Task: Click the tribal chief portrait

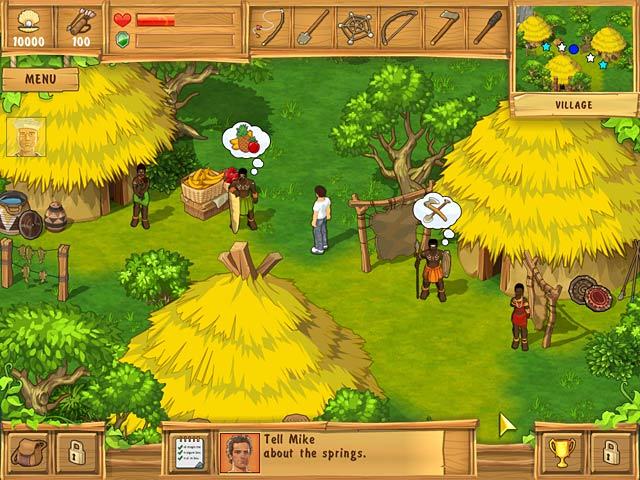Action: [x=26, y=138]
